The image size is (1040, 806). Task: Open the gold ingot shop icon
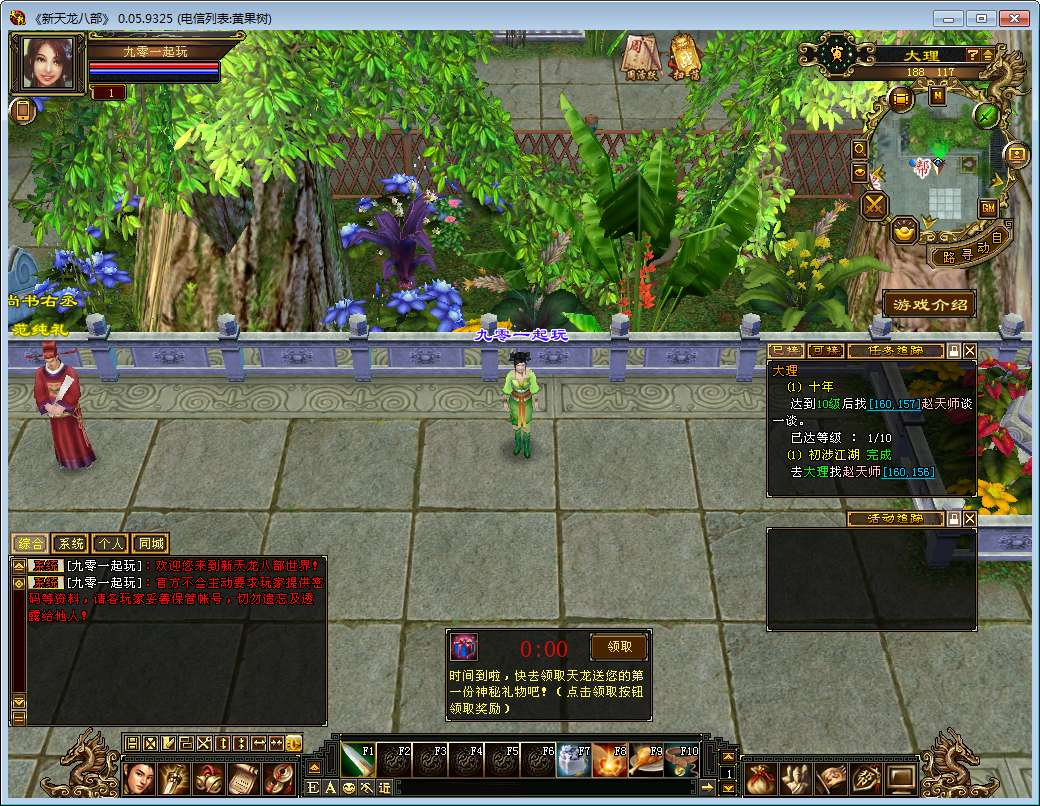[906, 231]
